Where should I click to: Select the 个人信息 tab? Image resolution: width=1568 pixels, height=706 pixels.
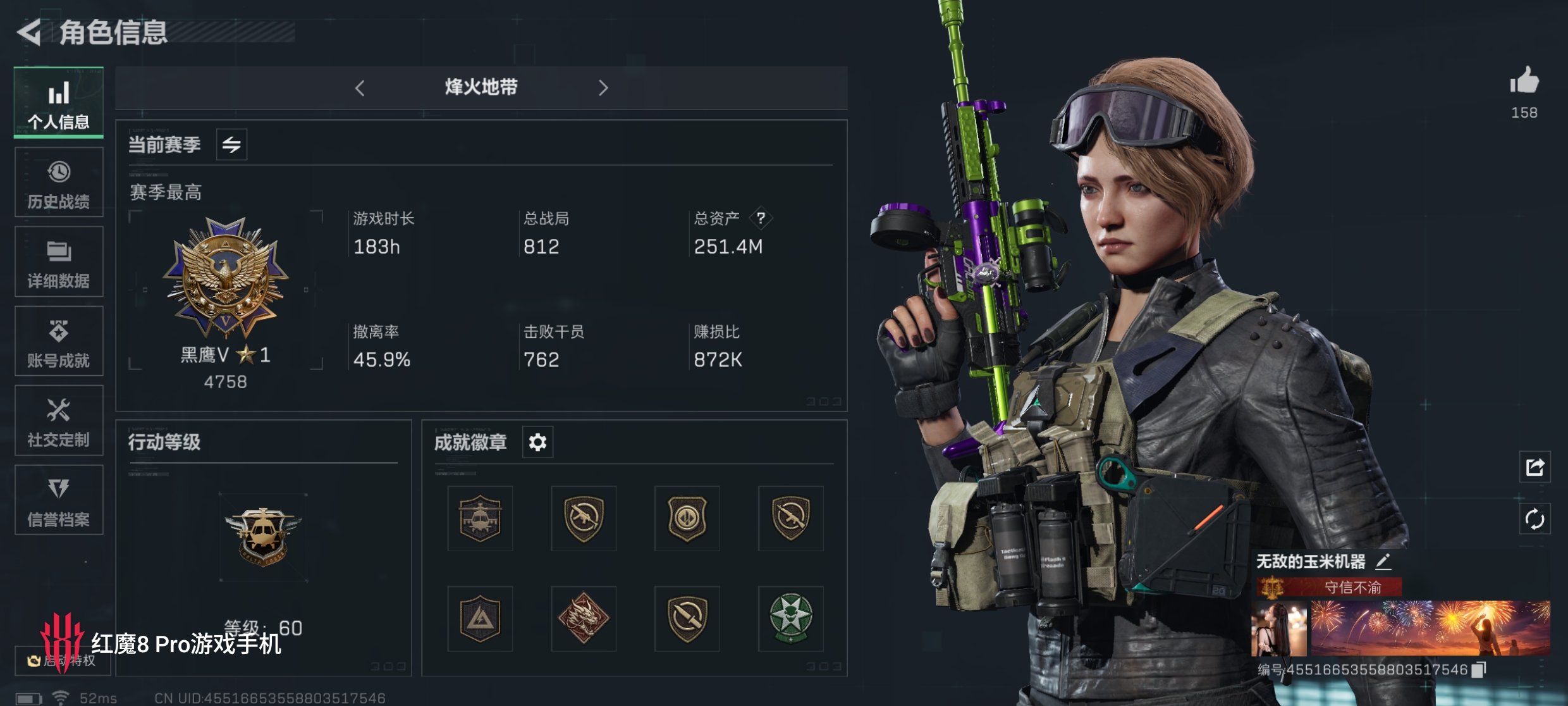[59, 103]
